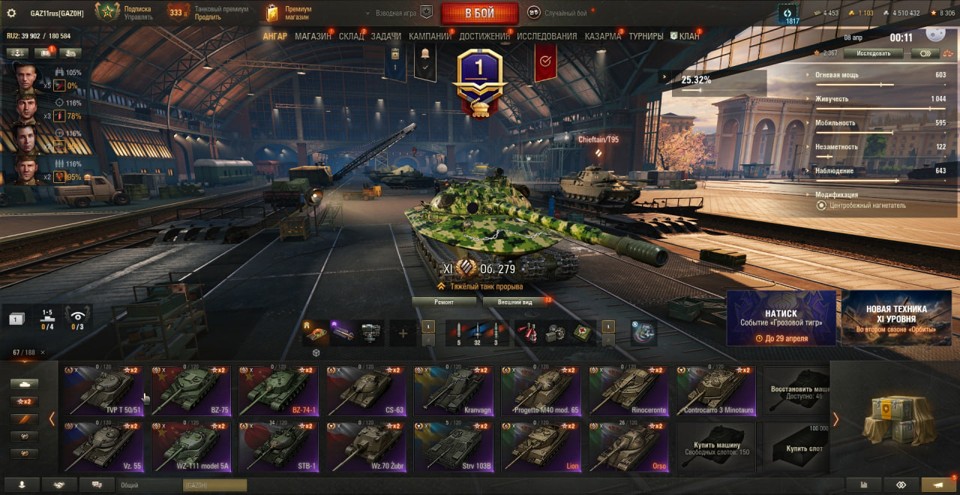Open the «КАЗАРМА» barracks tab
The width and height of the screenshot is (960, 495).
pos(603,36)
